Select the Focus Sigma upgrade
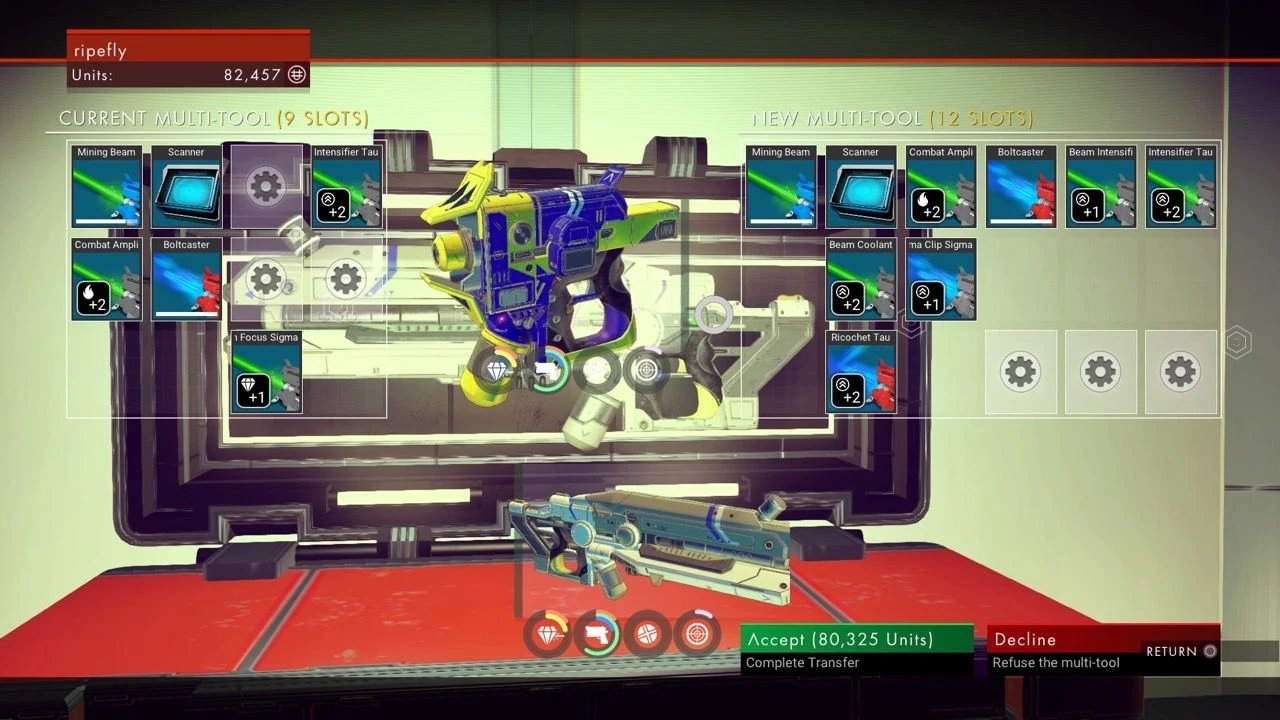This screenshot has width=1280, height=720. pos(266,372)
